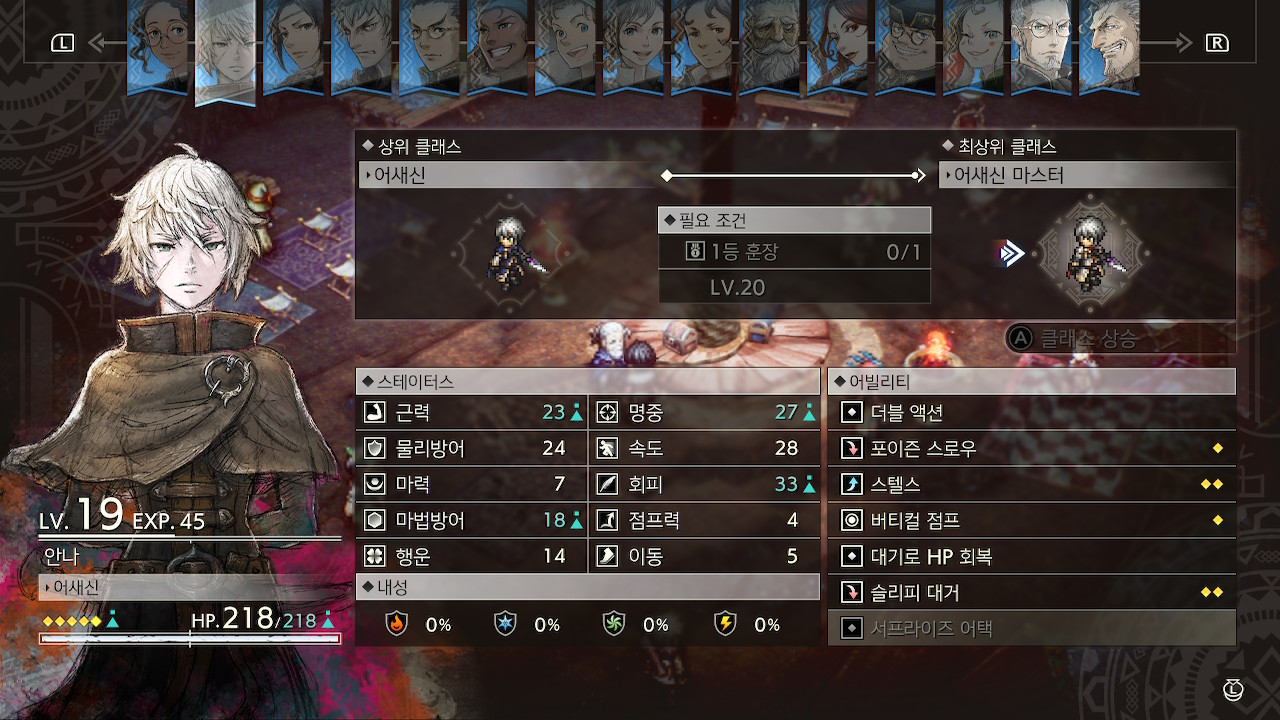Select the 슬리피 대거 ability row

(1031, 592)
